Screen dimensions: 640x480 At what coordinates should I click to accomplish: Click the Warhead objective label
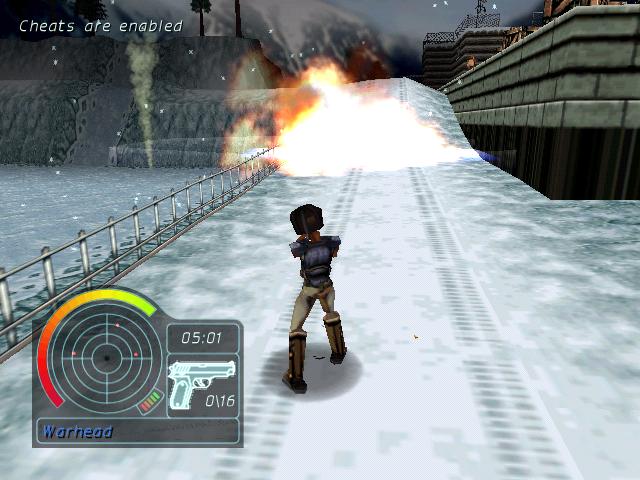click(x=78, y=432)
